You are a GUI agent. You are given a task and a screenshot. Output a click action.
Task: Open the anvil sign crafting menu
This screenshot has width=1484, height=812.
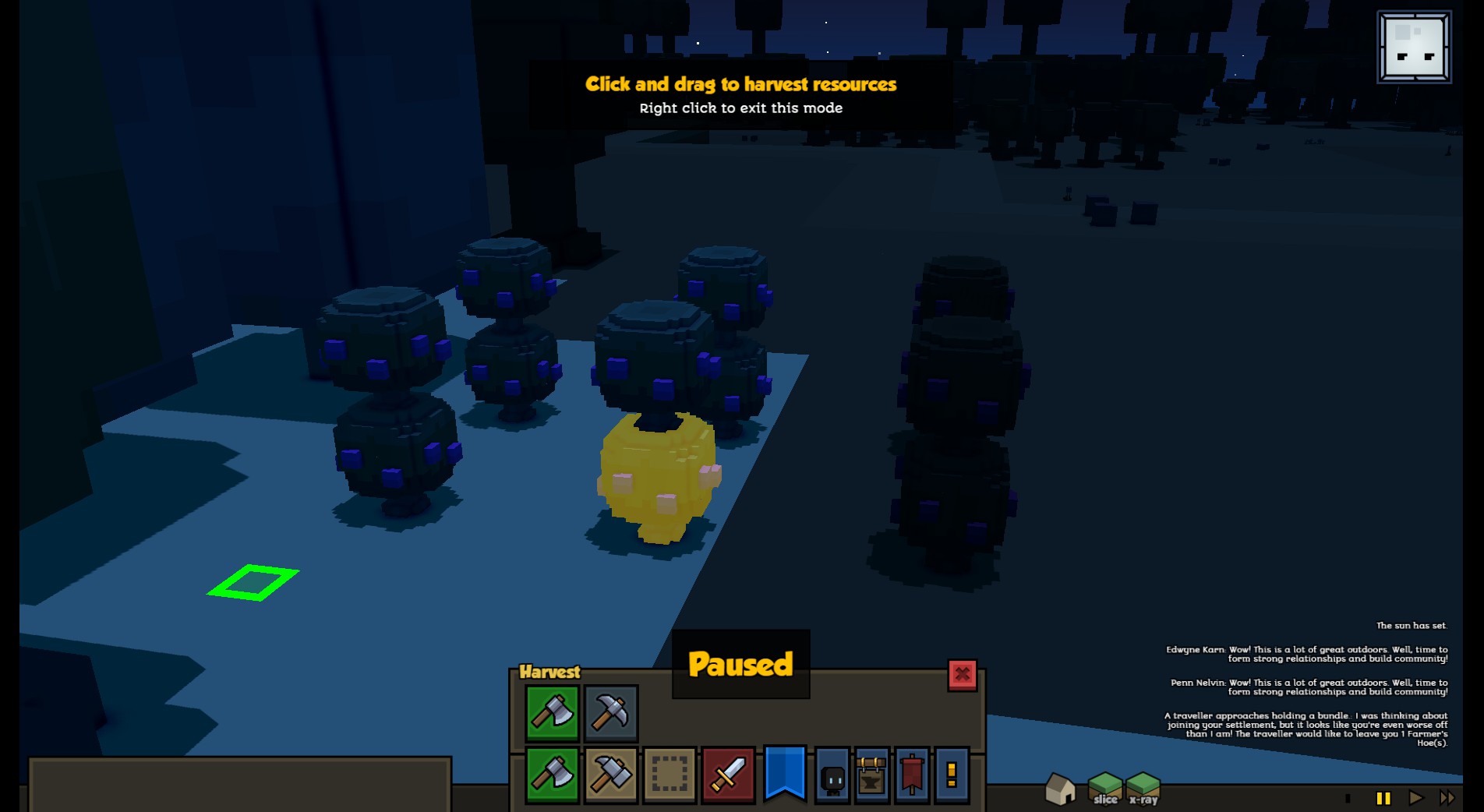(x=871, y=775)
